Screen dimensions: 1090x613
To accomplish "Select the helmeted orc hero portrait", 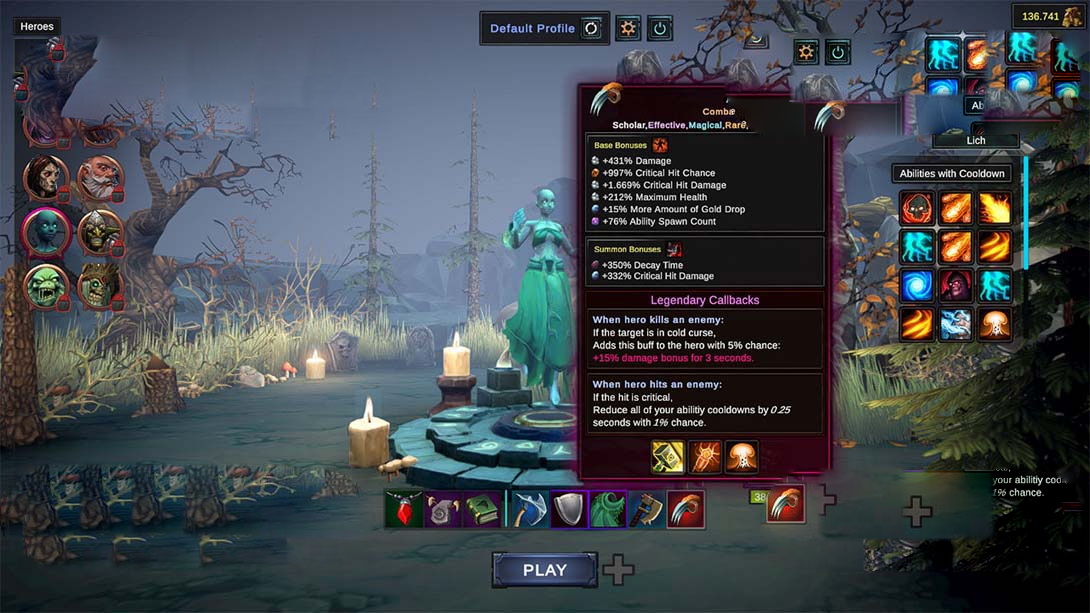I will click(99, 232).
